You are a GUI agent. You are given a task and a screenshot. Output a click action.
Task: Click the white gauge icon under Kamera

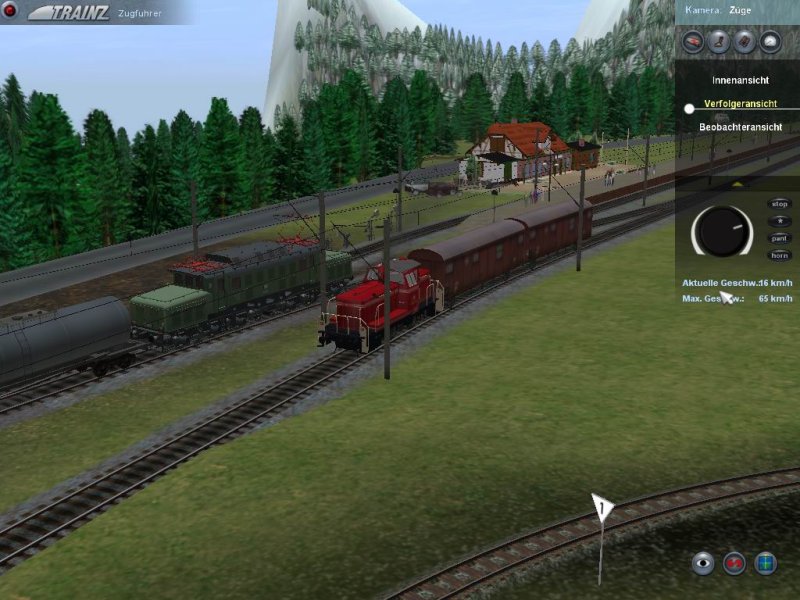[770, 41]
